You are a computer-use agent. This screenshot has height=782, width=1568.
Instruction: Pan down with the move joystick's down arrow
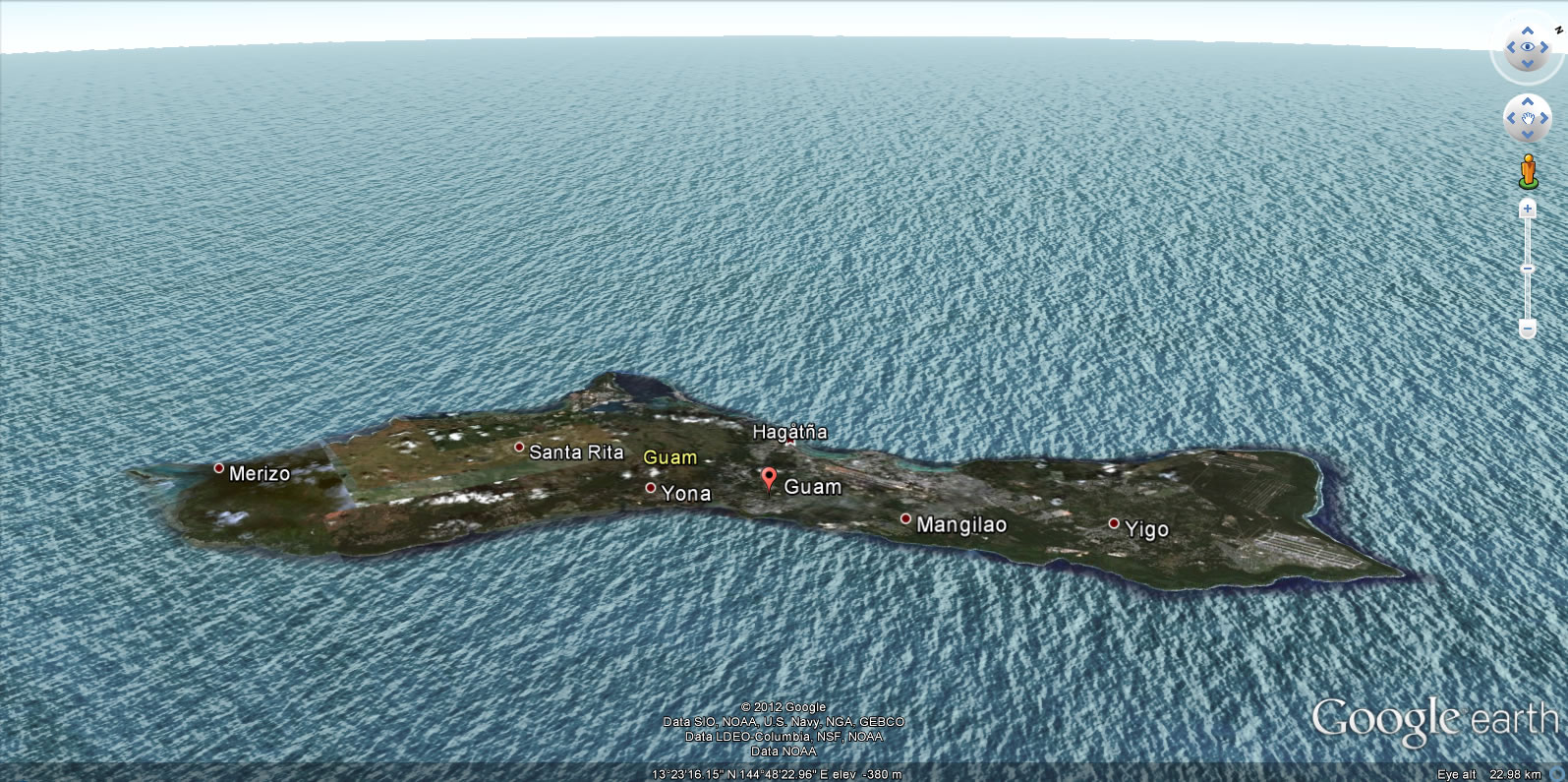(x=1527, y=137)
